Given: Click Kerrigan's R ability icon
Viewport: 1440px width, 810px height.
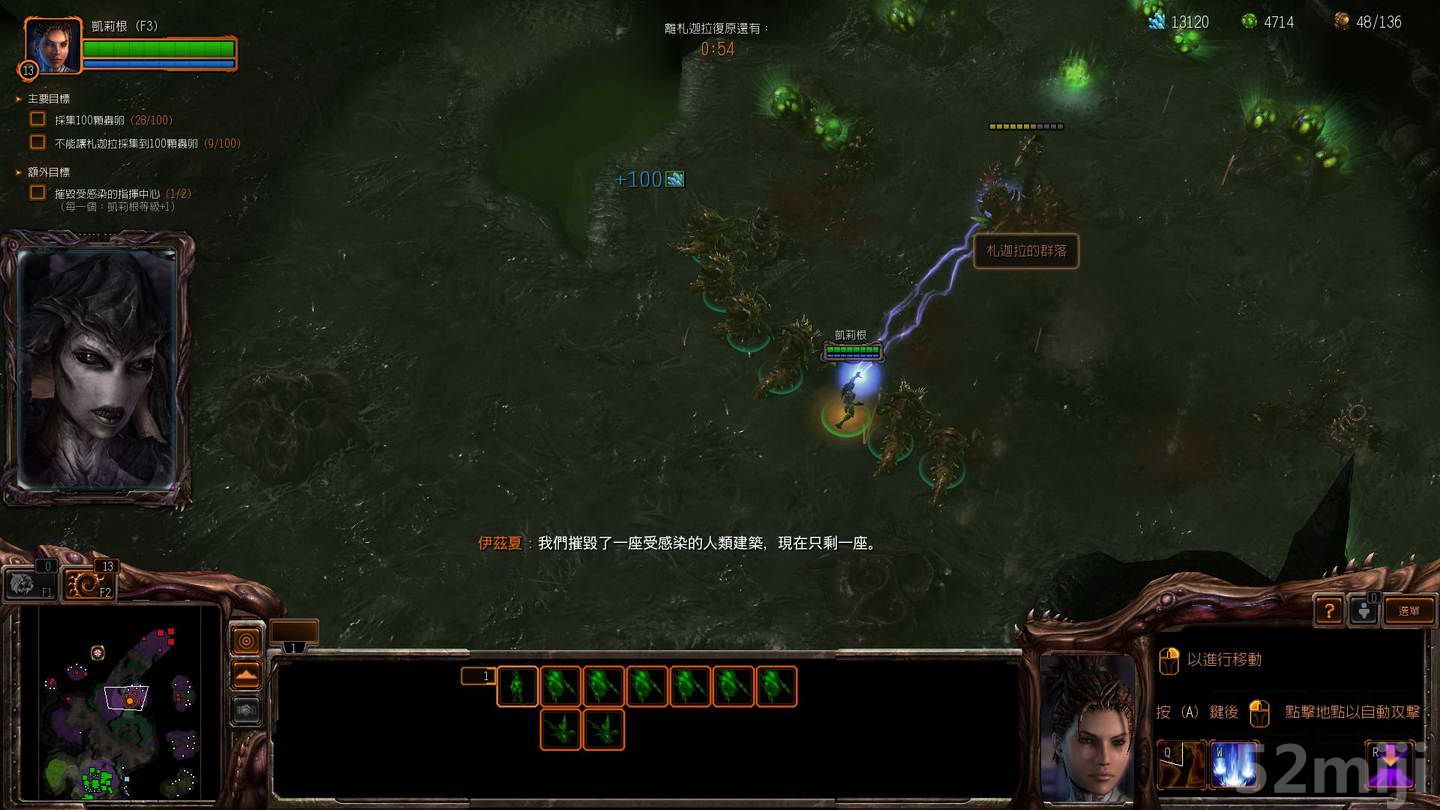Looking at the screenshot, I should tap(1388, 765).
